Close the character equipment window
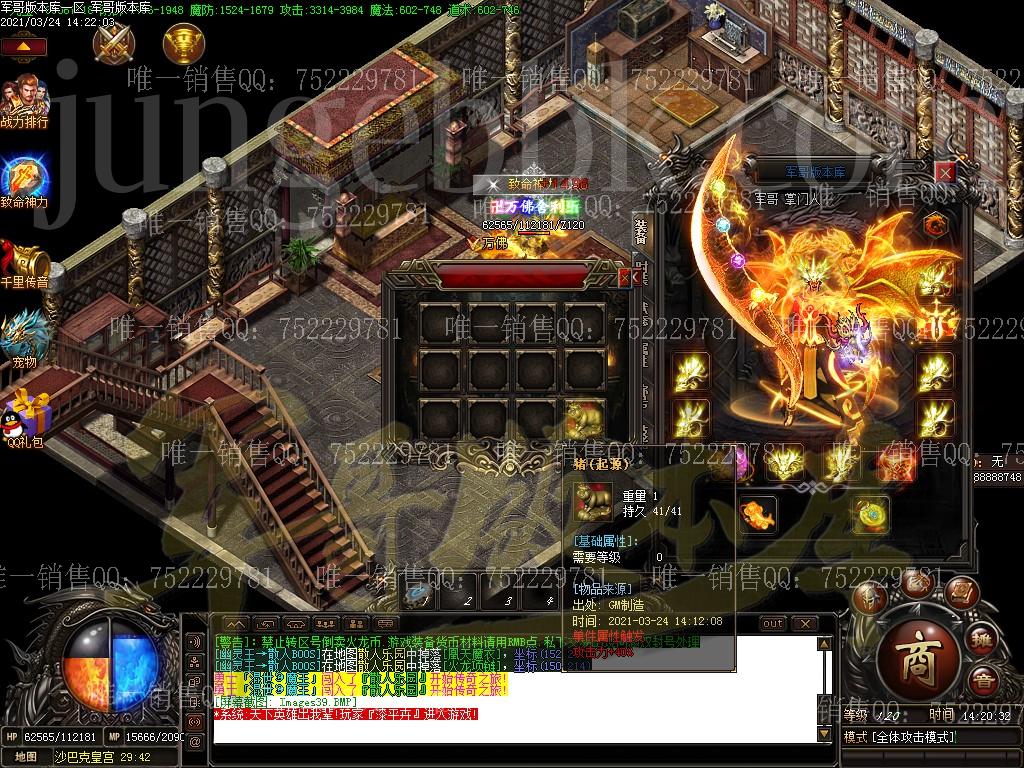 click(944, 172)
